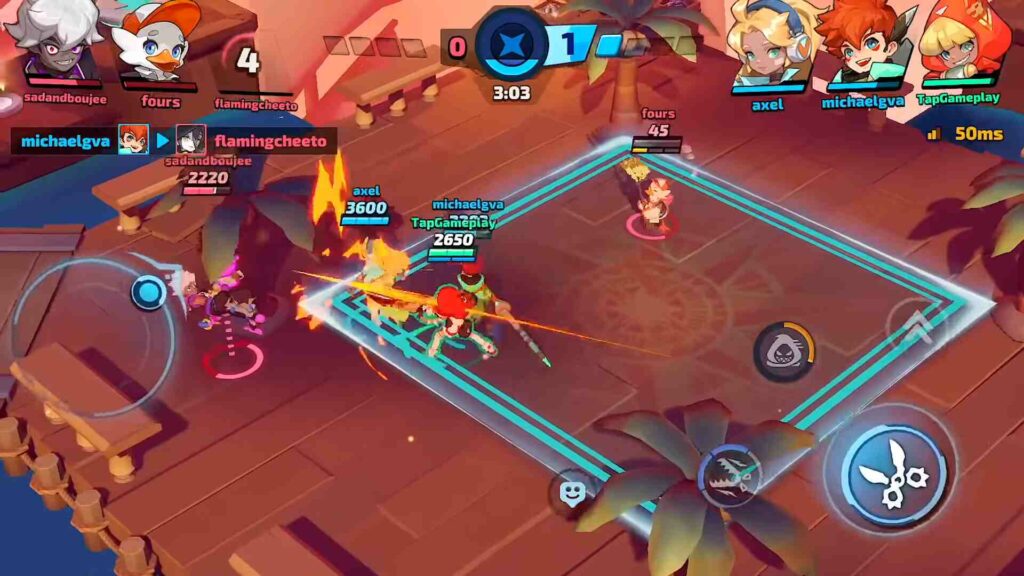Activate the crocodile jaw scissors skill

point(729,474)
